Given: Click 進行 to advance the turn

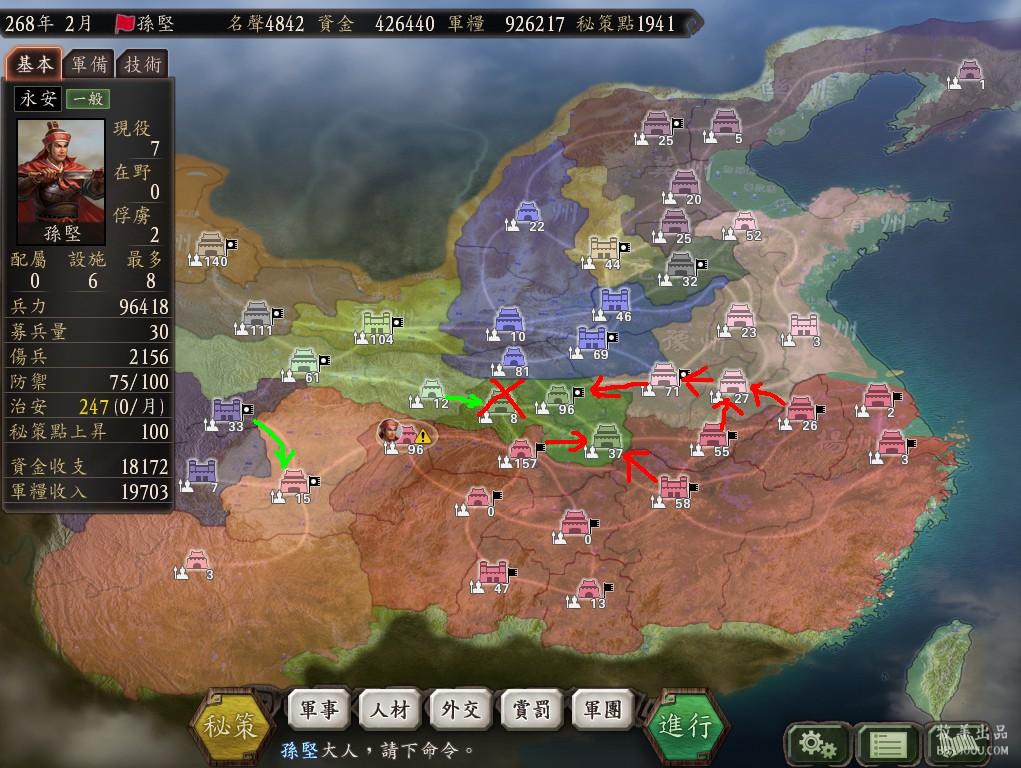Looking at the screenshot, I should coord(686,725).
